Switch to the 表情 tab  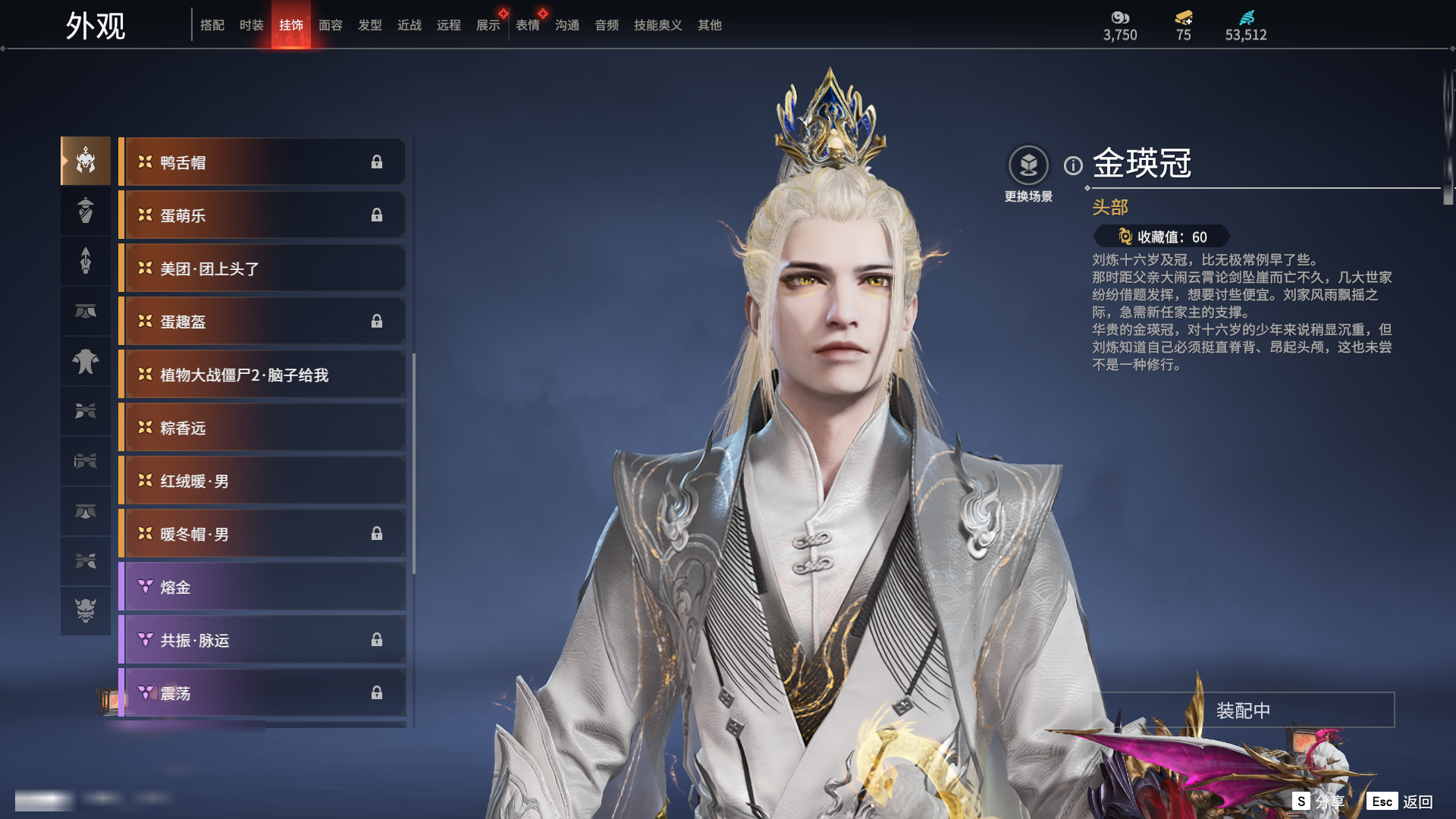tap(528, 25)
